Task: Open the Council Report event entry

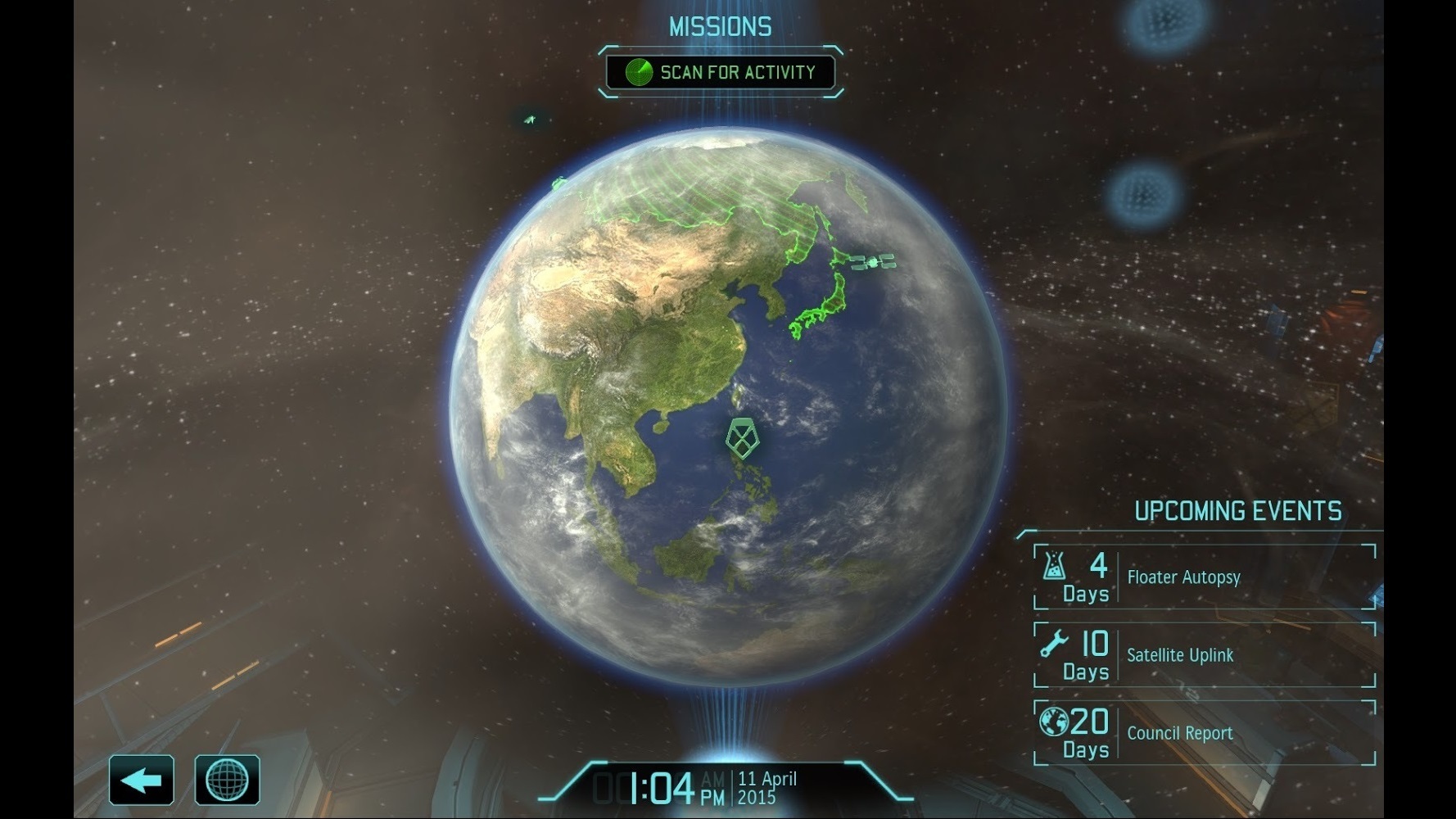Action: [1204, 733]
